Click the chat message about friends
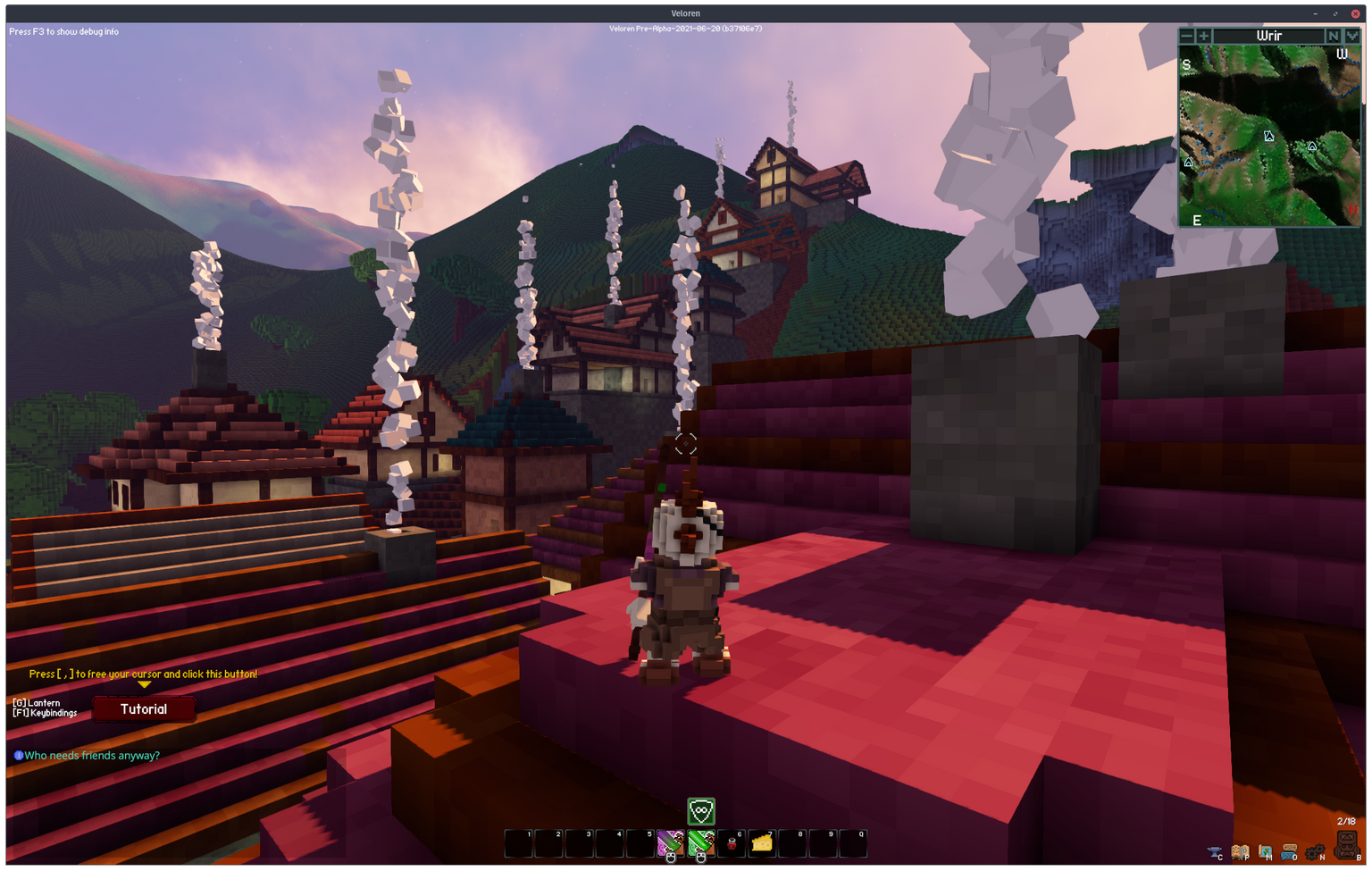 pos(91,756)
